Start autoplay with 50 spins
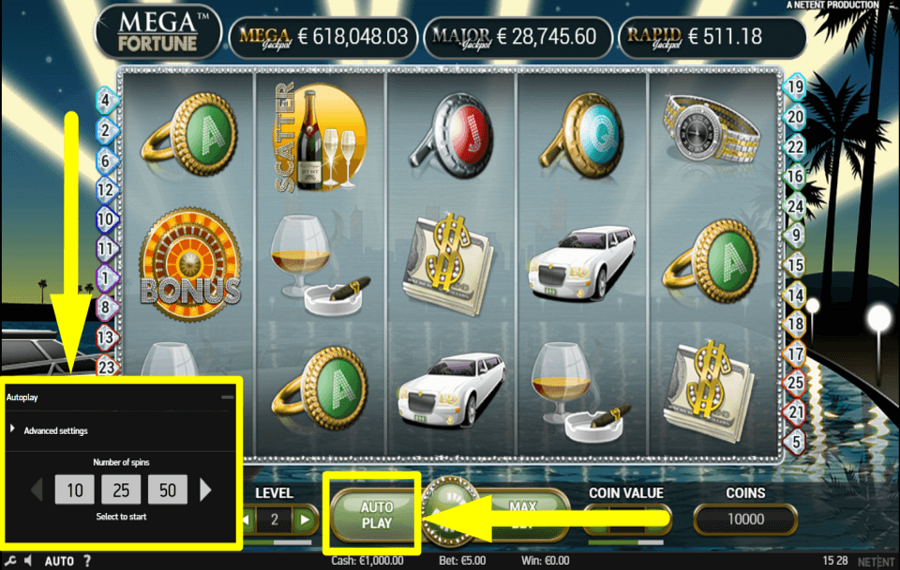This screenshot has height=570, width=900. coord(167,490)
